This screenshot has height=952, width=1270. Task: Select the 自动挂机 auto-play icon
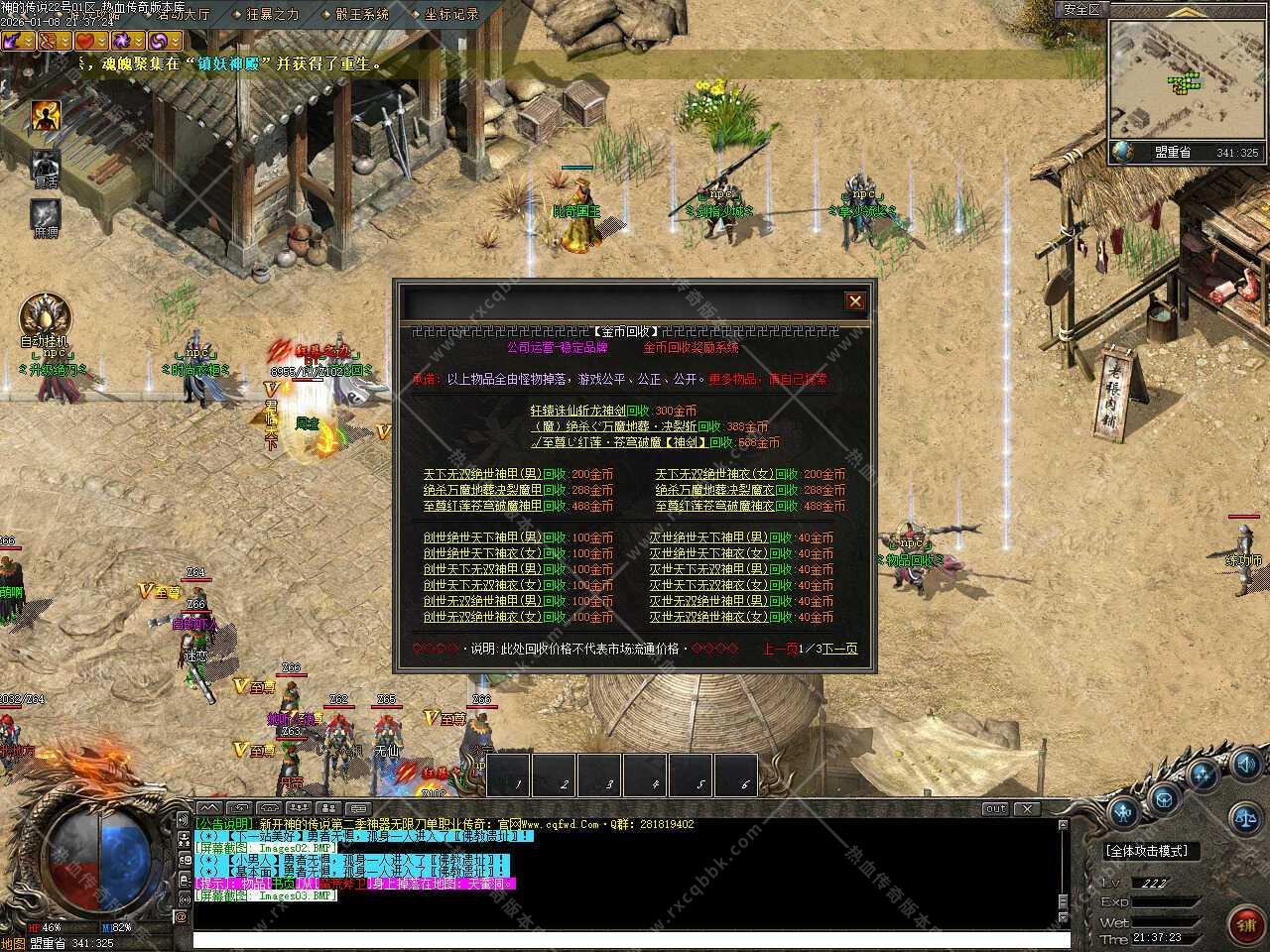point(45,317)
